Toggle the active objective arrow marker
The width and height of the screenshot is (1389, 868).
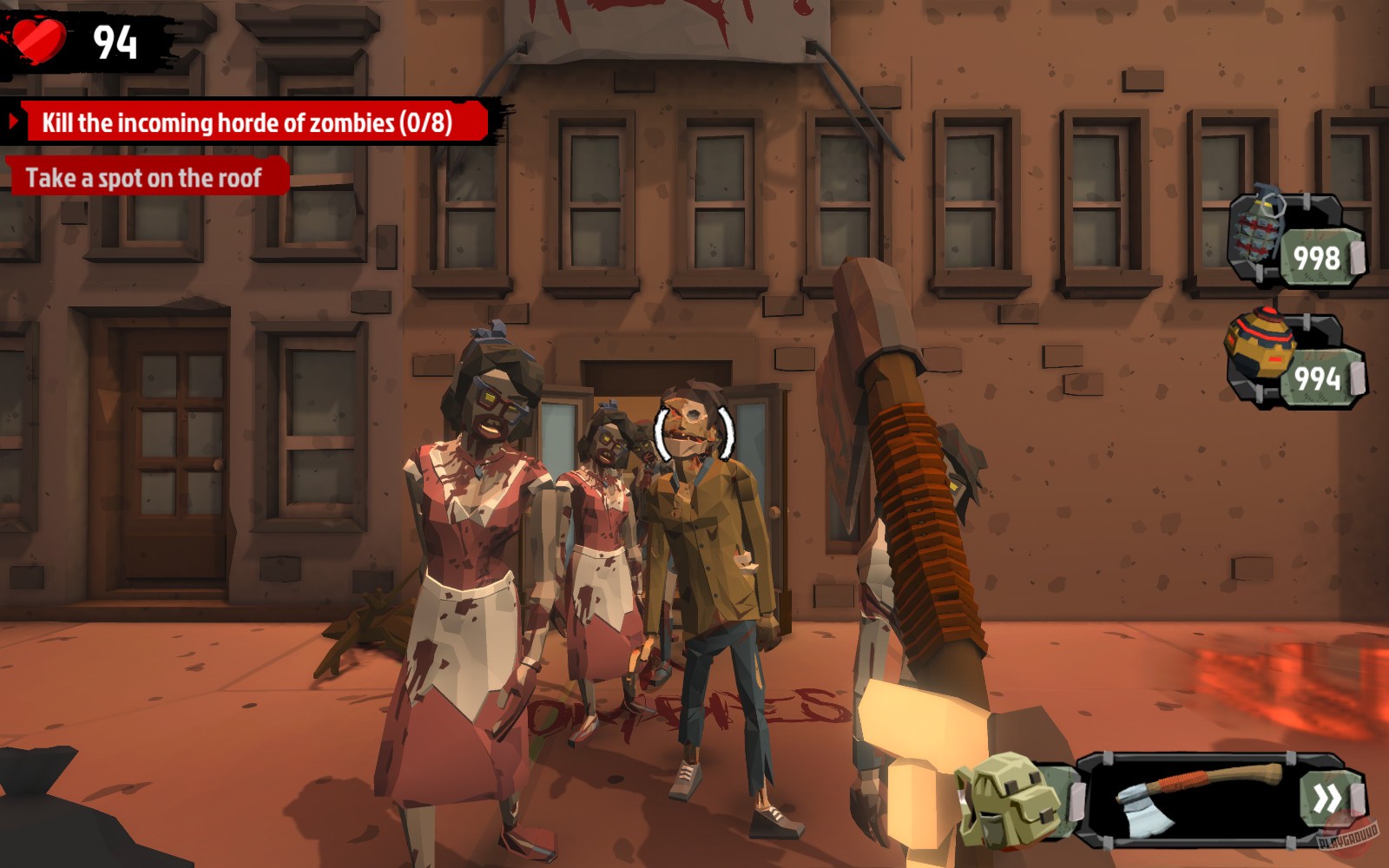(x=12, y=121)
